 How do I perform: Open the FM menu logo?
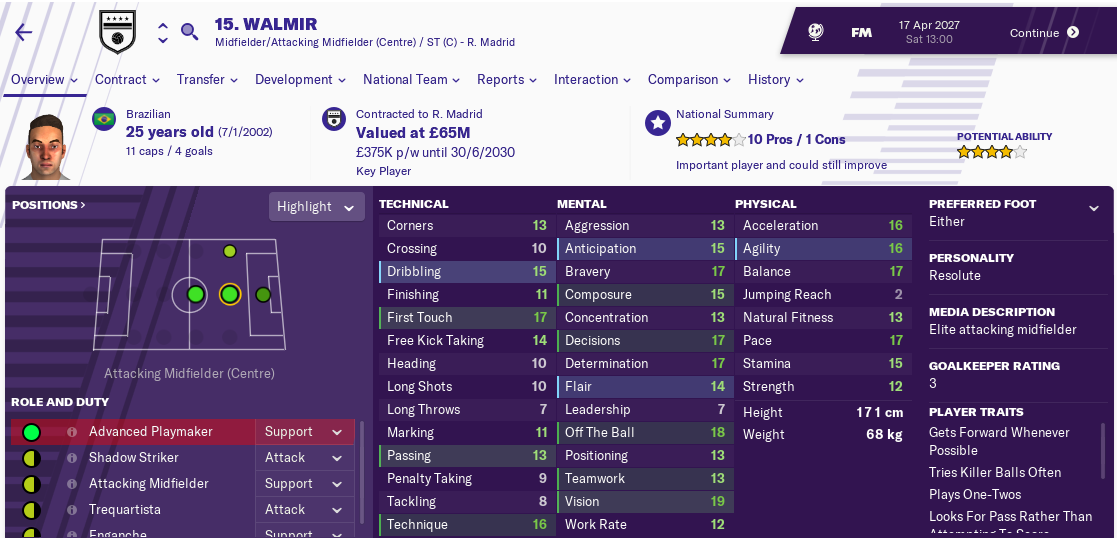(861, 32)
